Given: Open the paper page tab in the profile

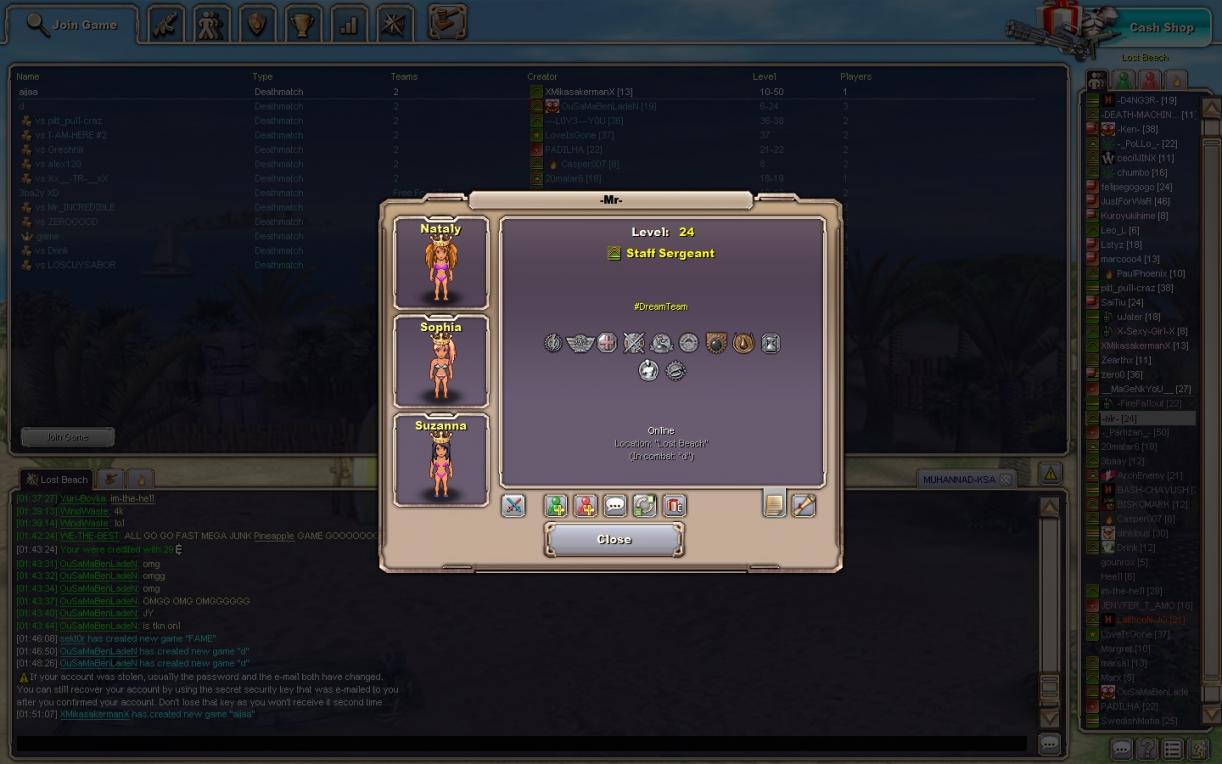Looking at the screenshot, I should click(774, 505).
